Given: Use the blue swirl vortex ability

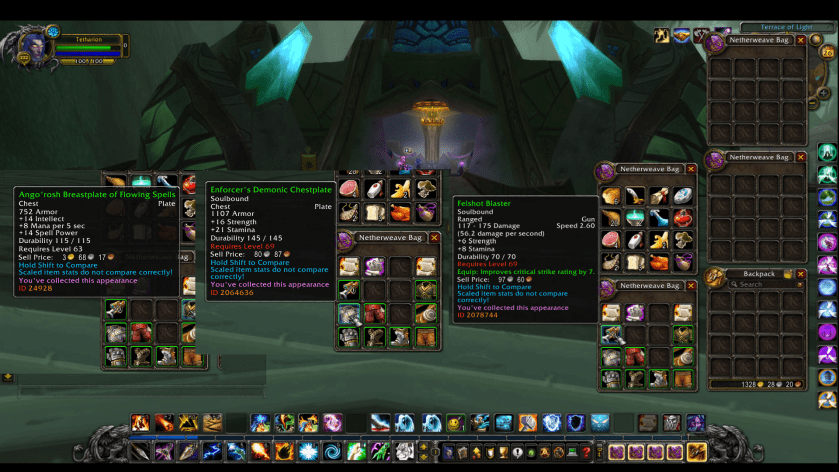Looking at the screenshot, I should click(331, 452).
